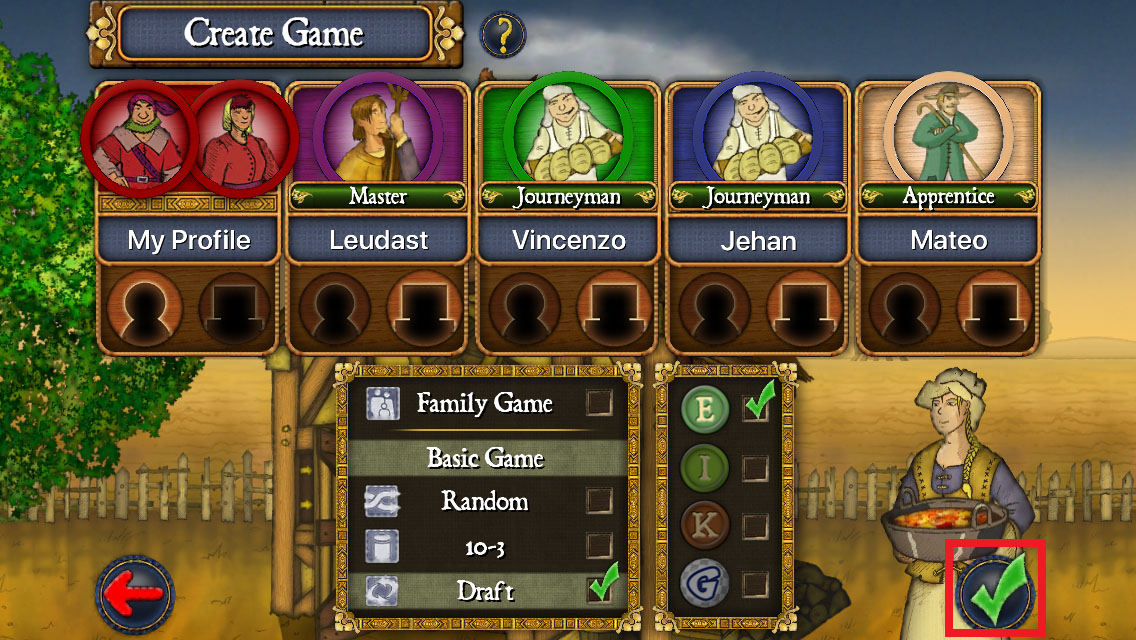Viewport: 1136px width, 640px height.
Task: Change Mateo's Apprentice difficulty level
Action: 948,197
